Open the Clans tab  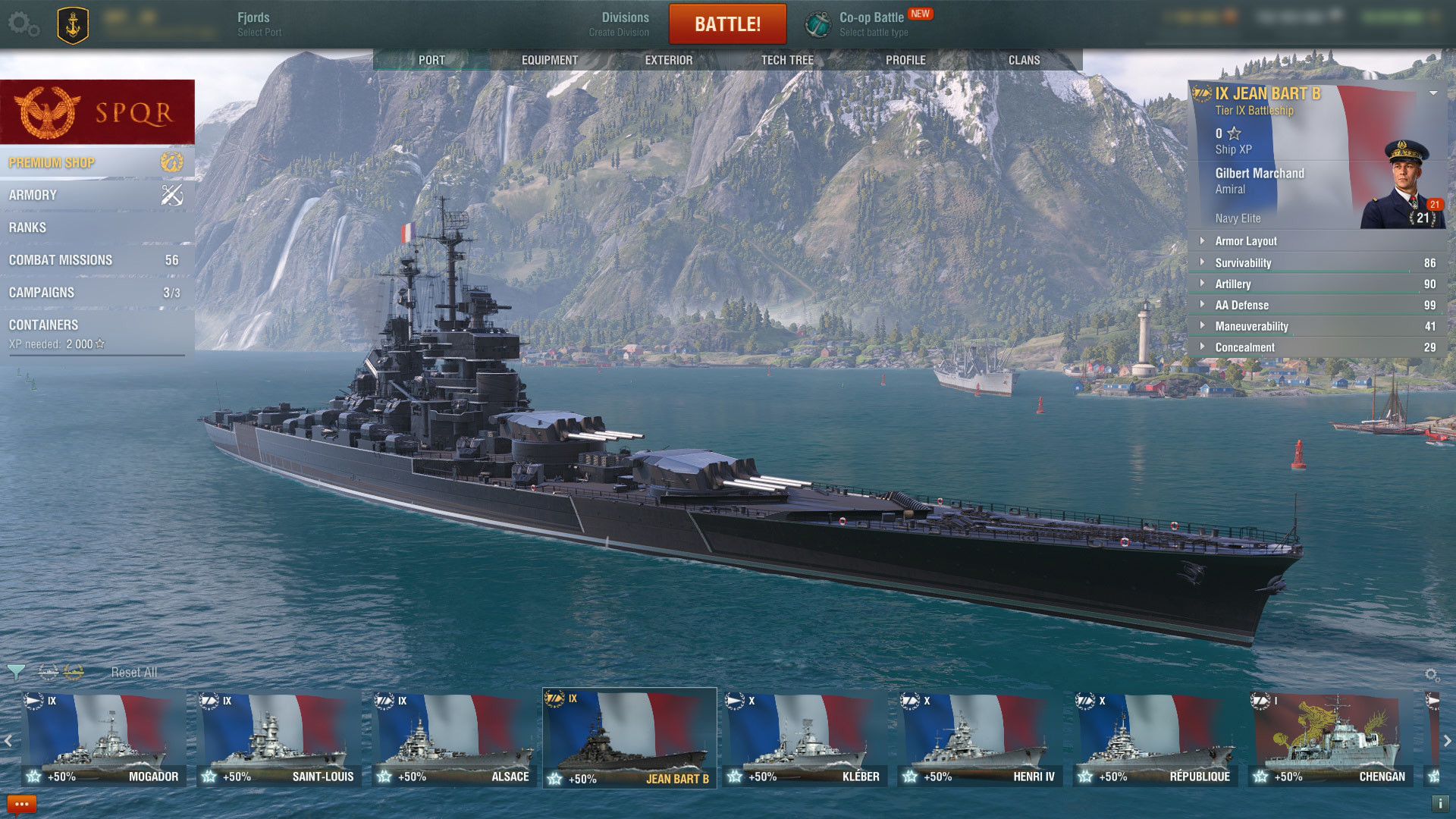(1024, 60)
